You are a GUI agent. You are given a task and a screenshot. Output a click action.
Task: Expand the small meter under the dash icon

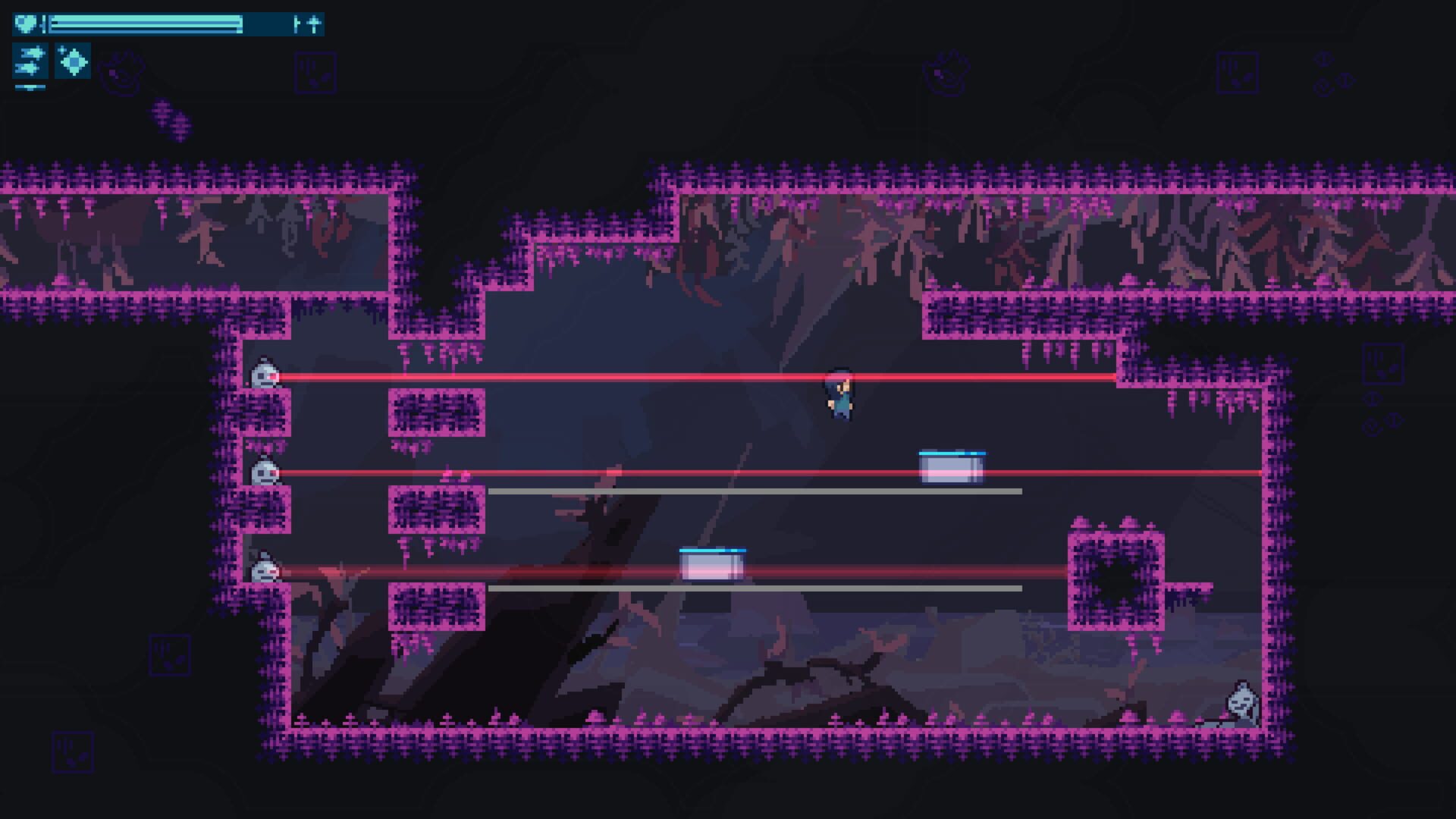pyautogui.click(x=29, y=86)
